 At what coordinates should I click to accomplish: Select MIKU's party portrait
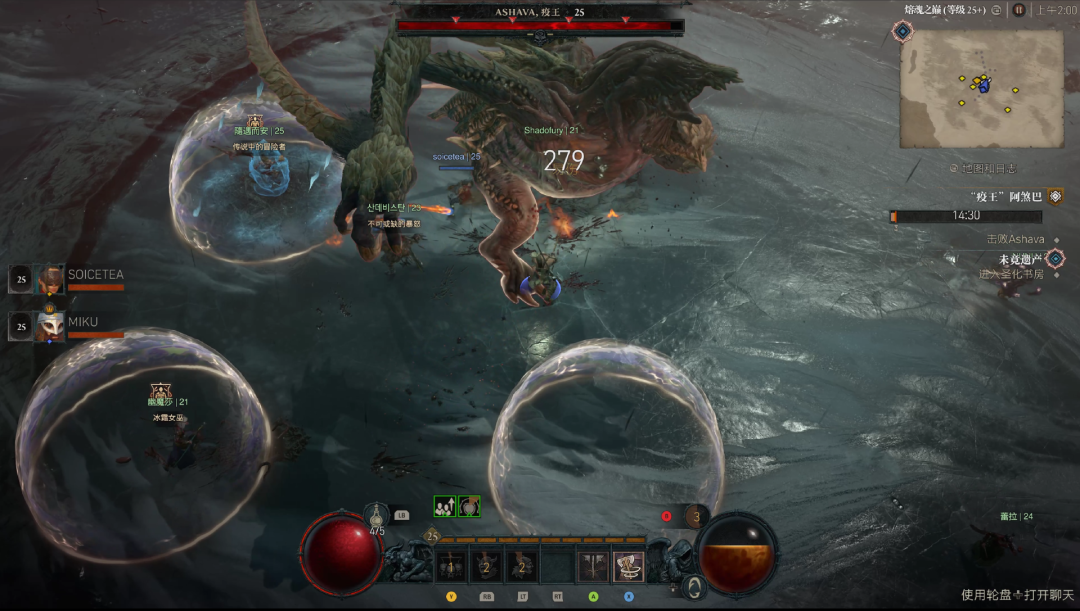pyautogui.click(x=50, y=327)
